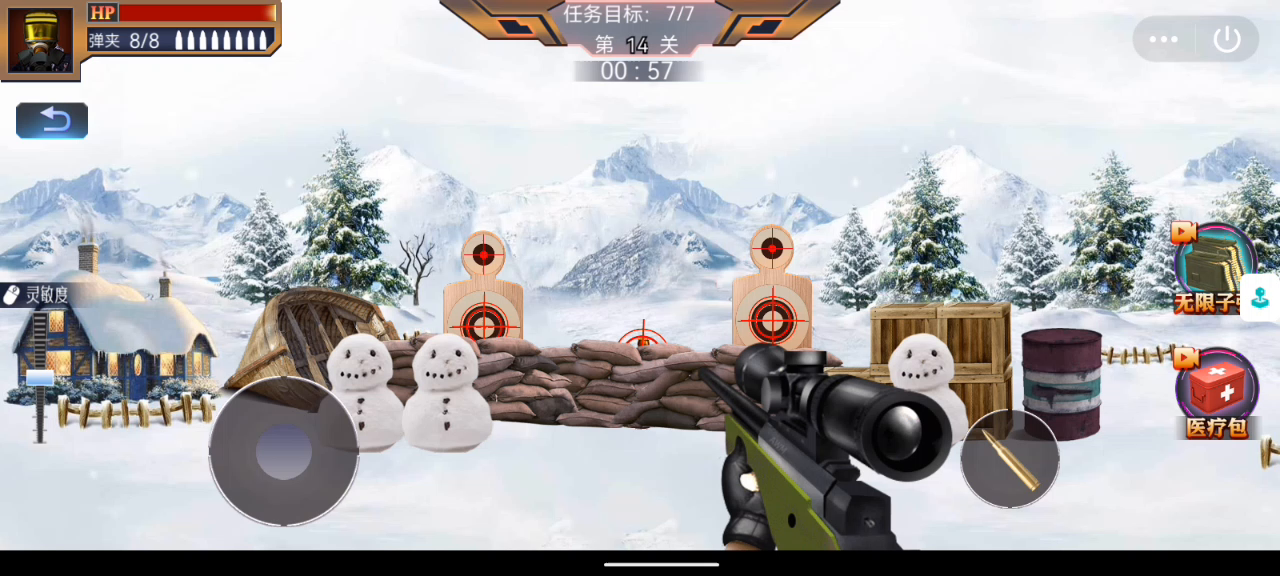The width and height of the screenshot is (1280, 576).
Task: Tap the blue back arrow button
Action: (52, 121)
